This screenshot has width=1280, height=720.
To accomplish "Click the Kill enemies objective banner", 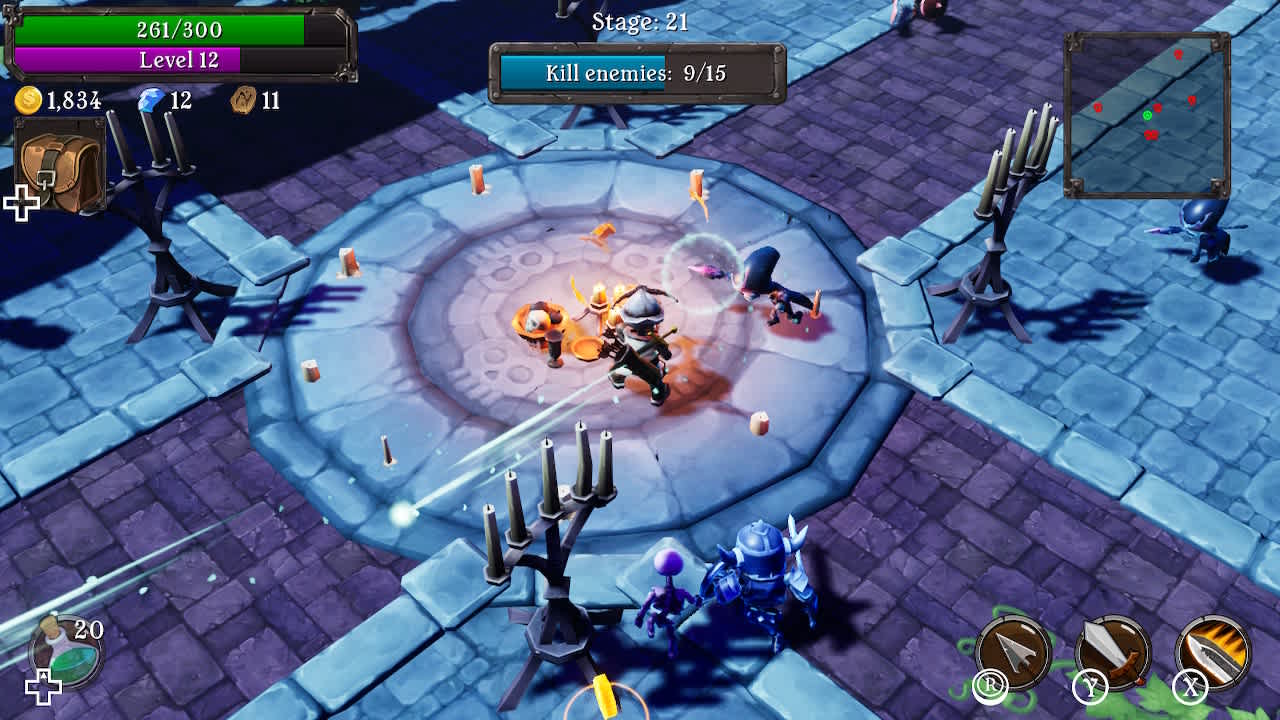I will [635, 71].
